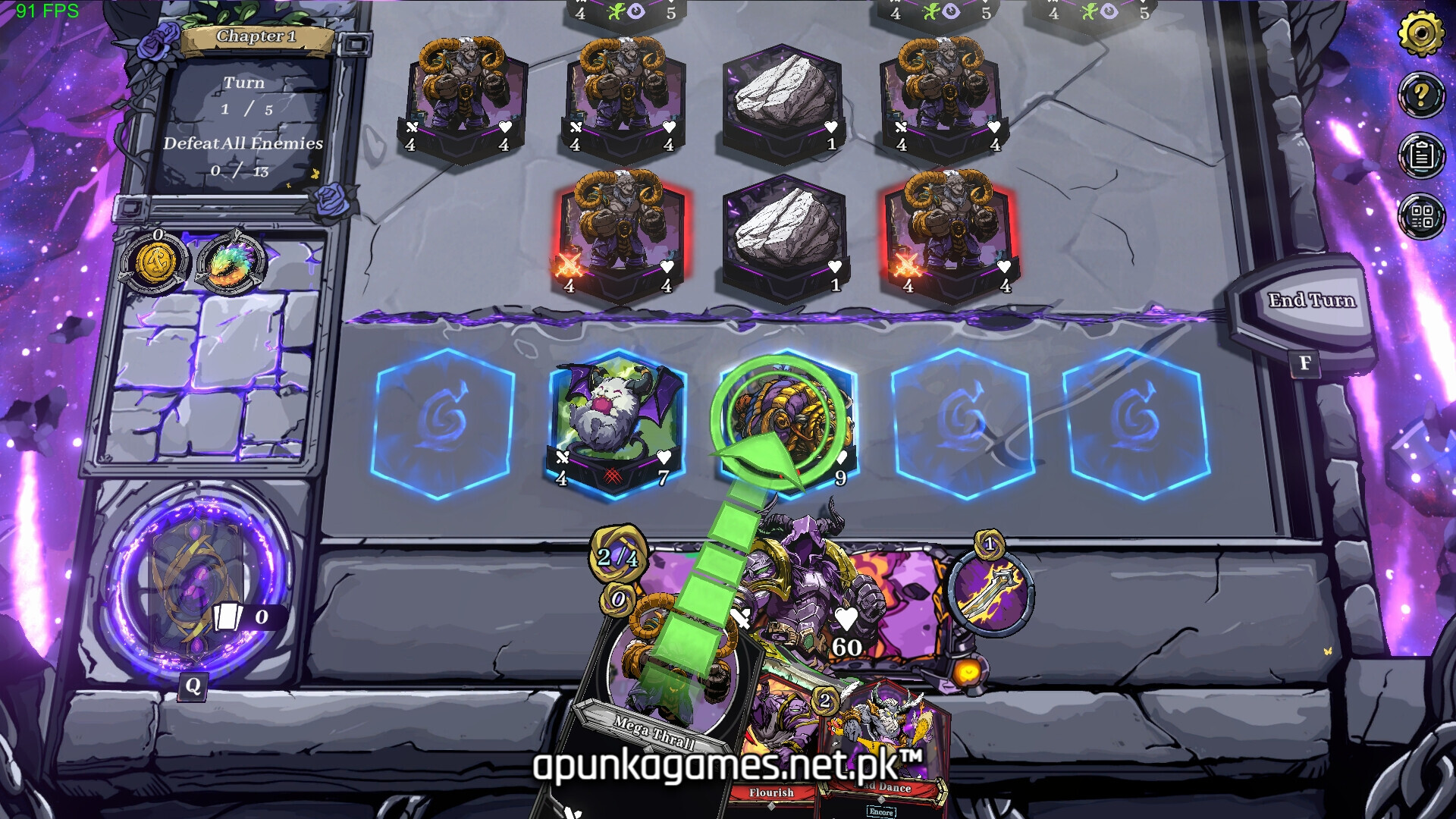View the Chapter 1 objective panel

coord(244,114)
